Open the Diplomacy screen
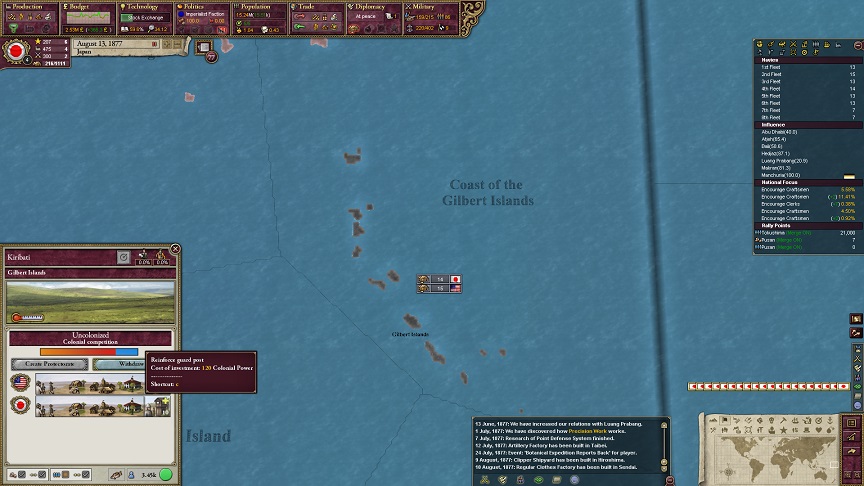The width and height of the screenshot is (864, 486). [x=374, y=7]
